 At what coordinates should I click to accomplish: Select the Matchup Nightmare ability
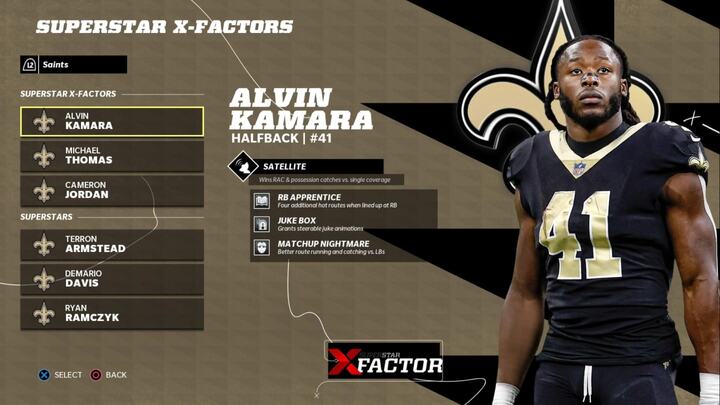344,247
